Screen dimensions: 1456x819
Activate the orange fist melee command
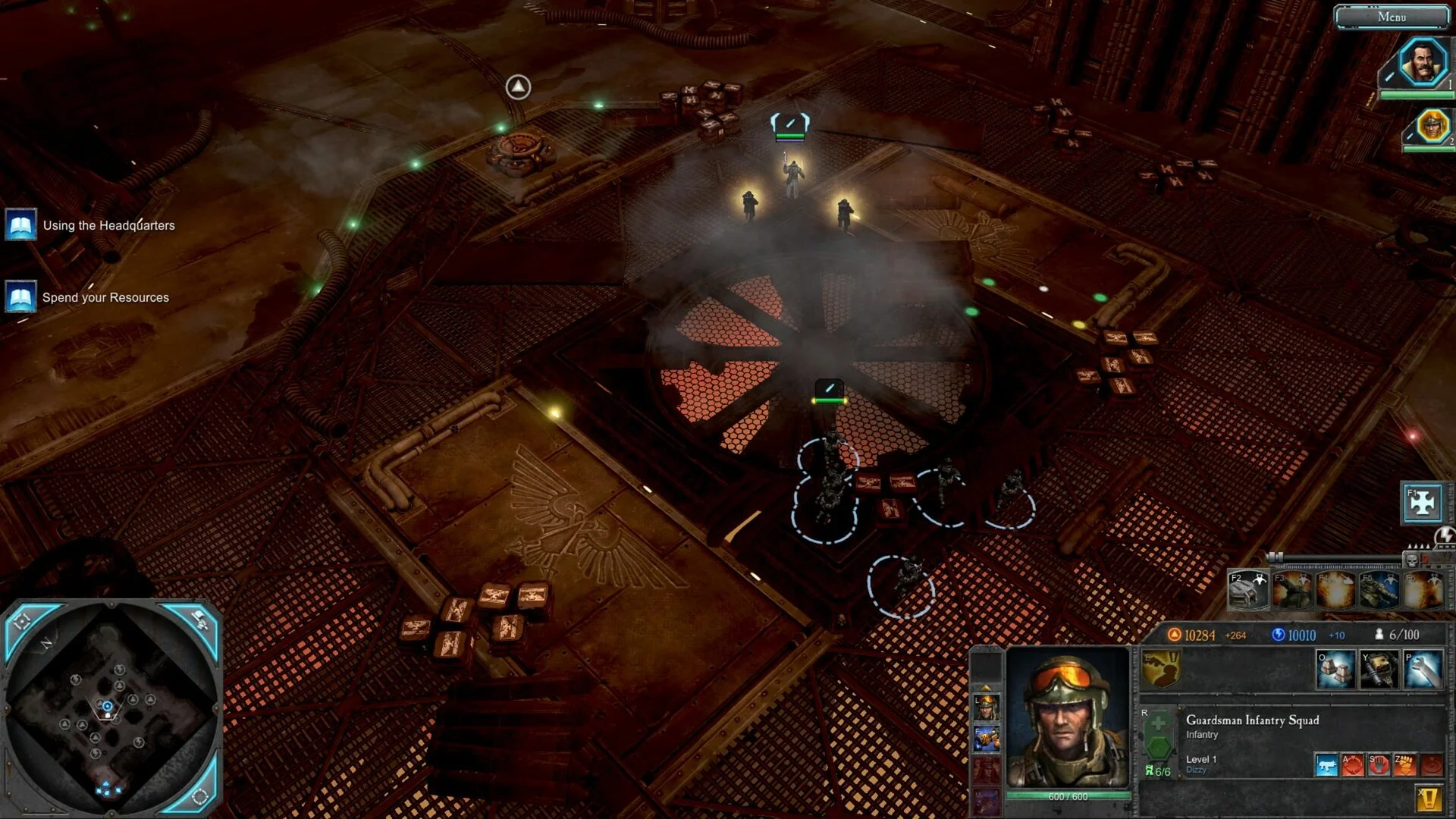pos(1404,764)
